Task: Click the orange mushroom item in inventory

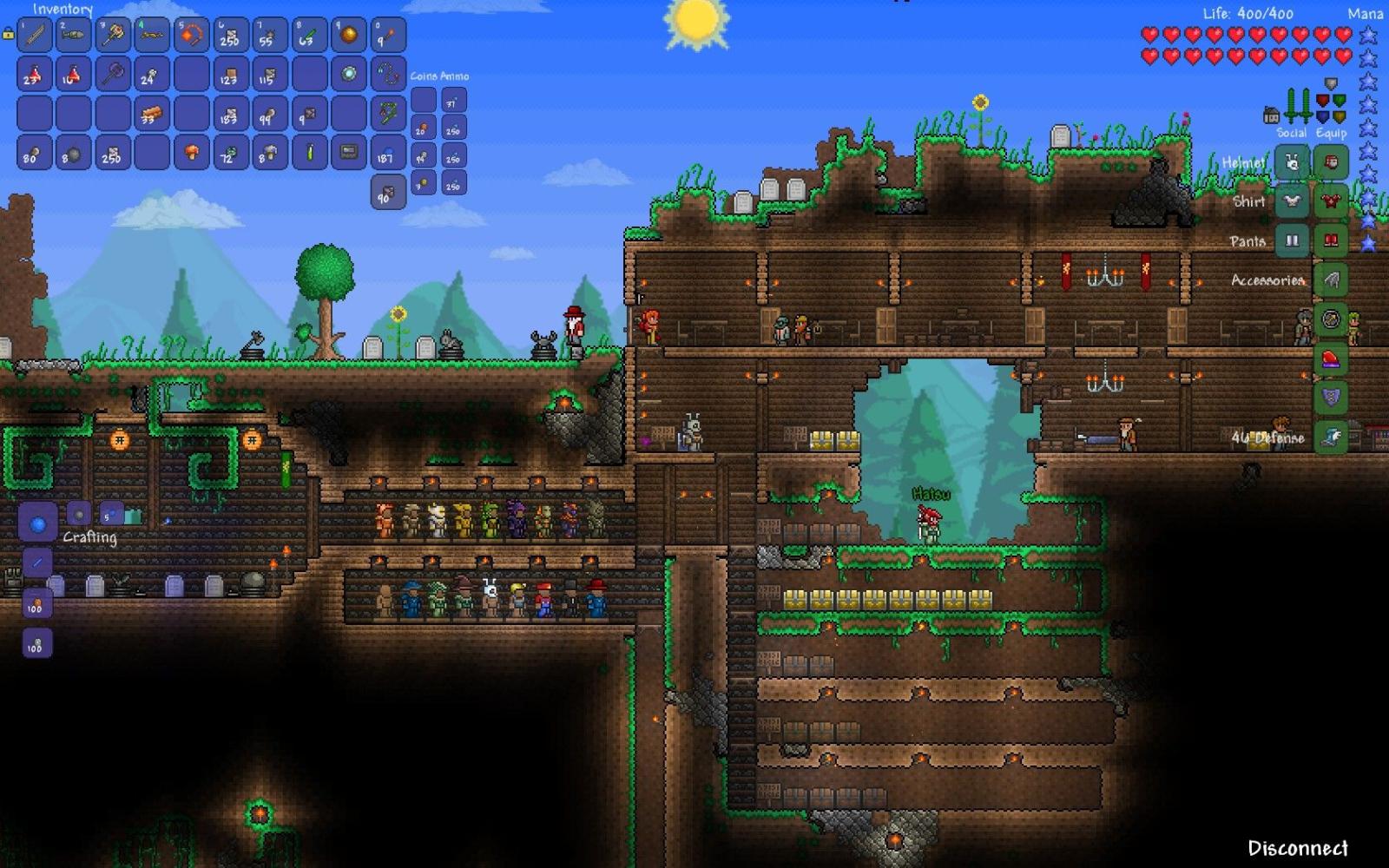Action: point(191,154)
